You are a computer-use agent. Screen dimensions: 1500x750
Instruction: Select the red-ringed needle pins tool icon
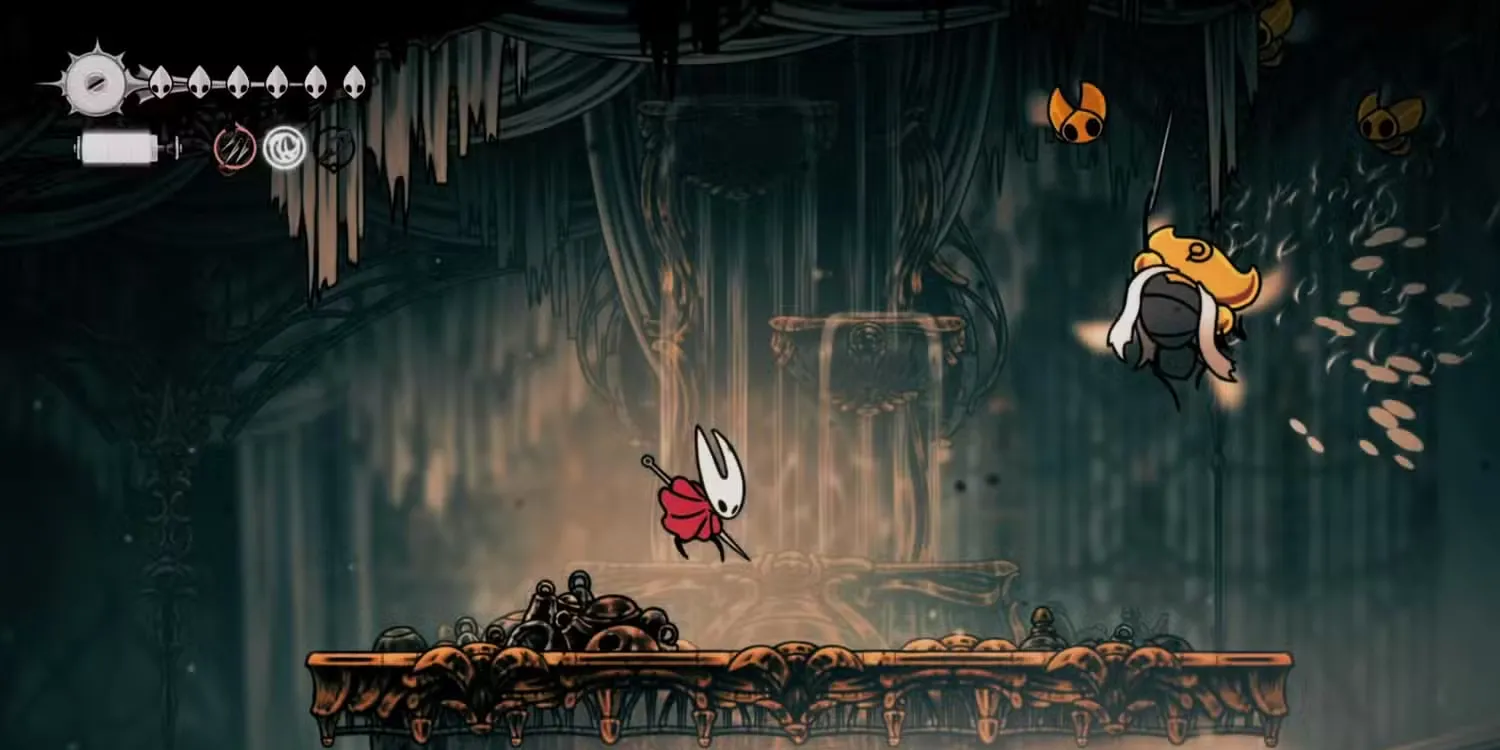pos(234,149)
